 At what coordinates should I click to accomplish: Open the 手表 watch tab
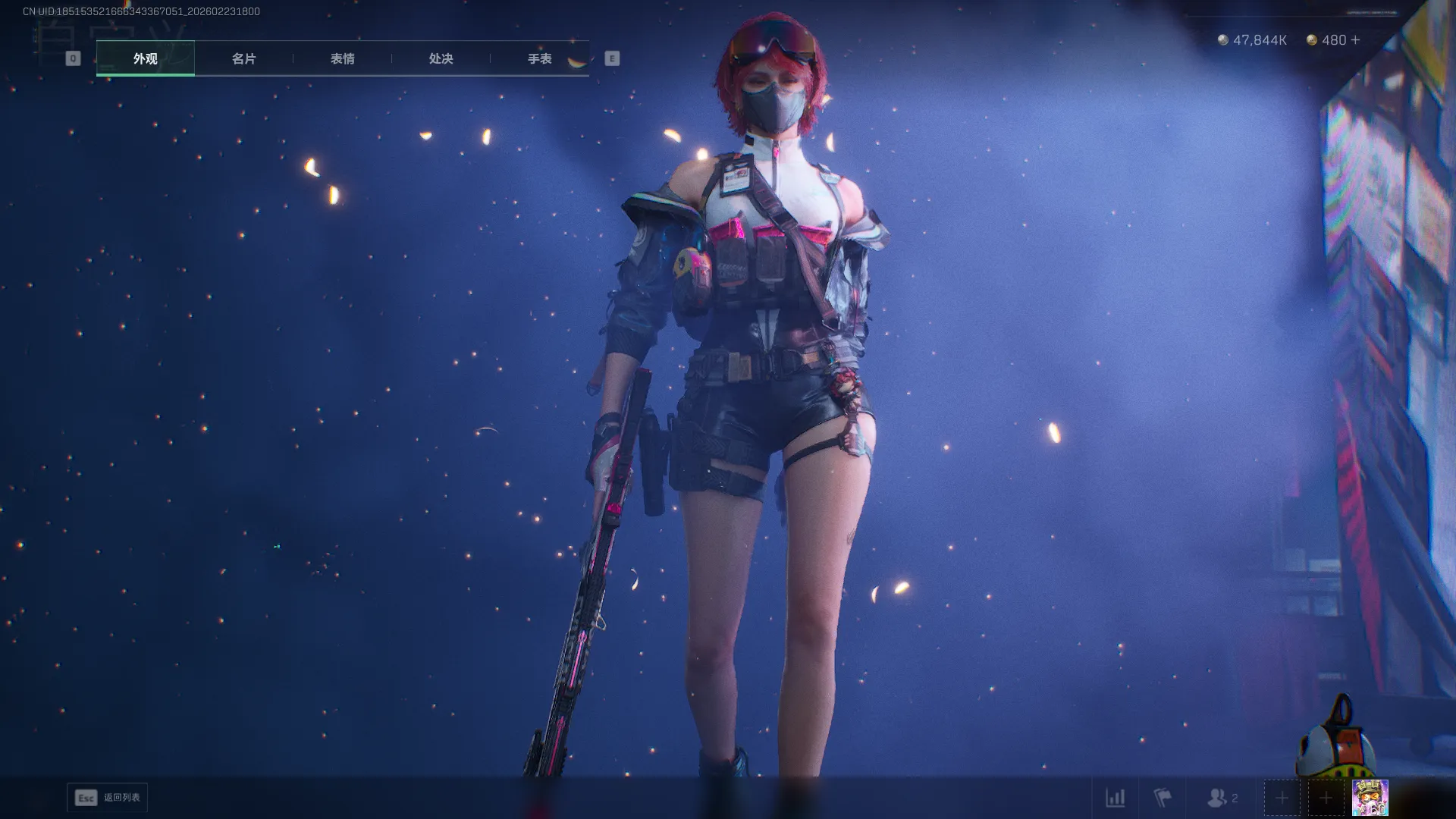click(539, 58)
